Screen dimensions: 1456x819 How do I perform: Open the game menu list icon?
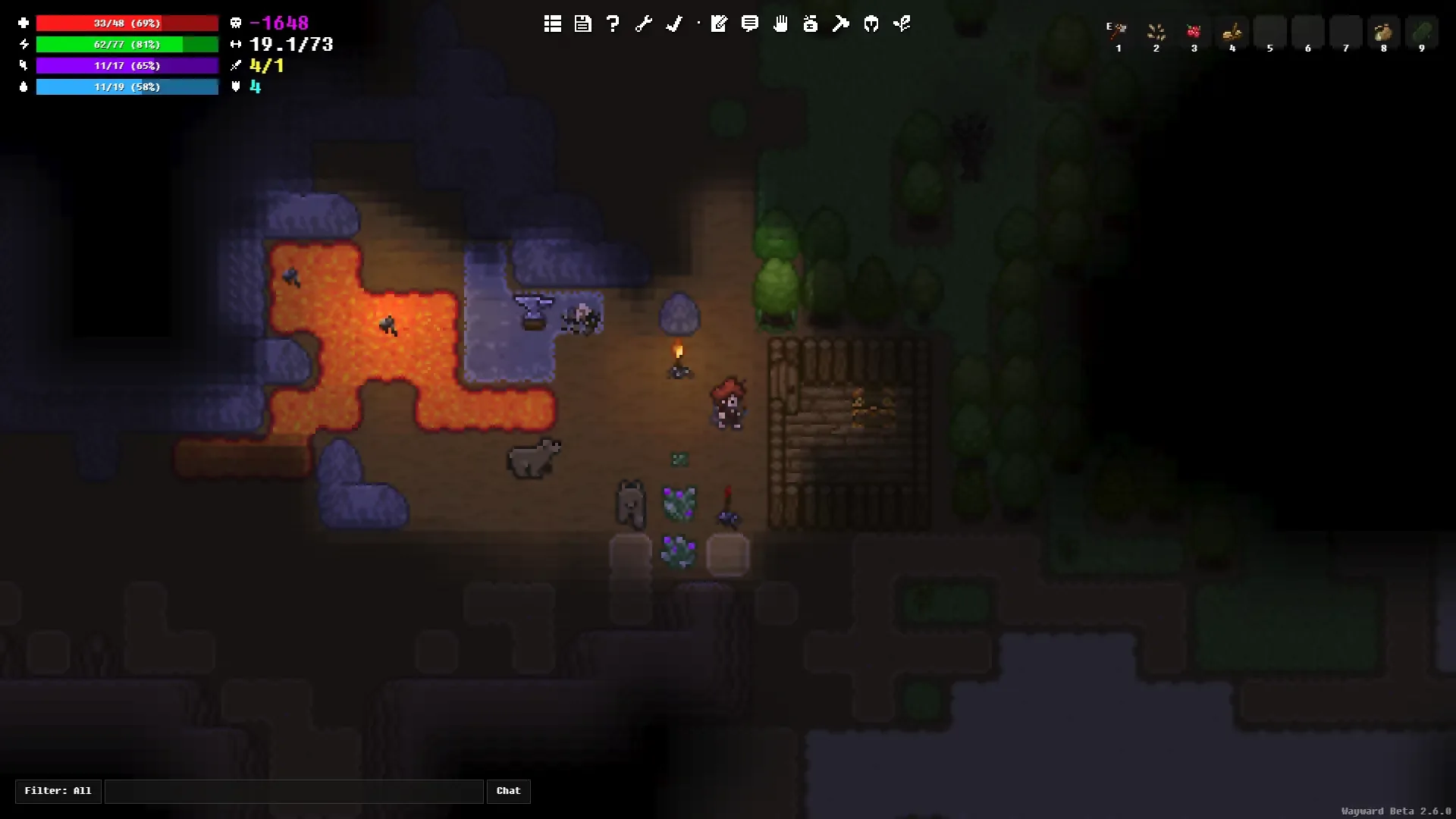[552, 24]
